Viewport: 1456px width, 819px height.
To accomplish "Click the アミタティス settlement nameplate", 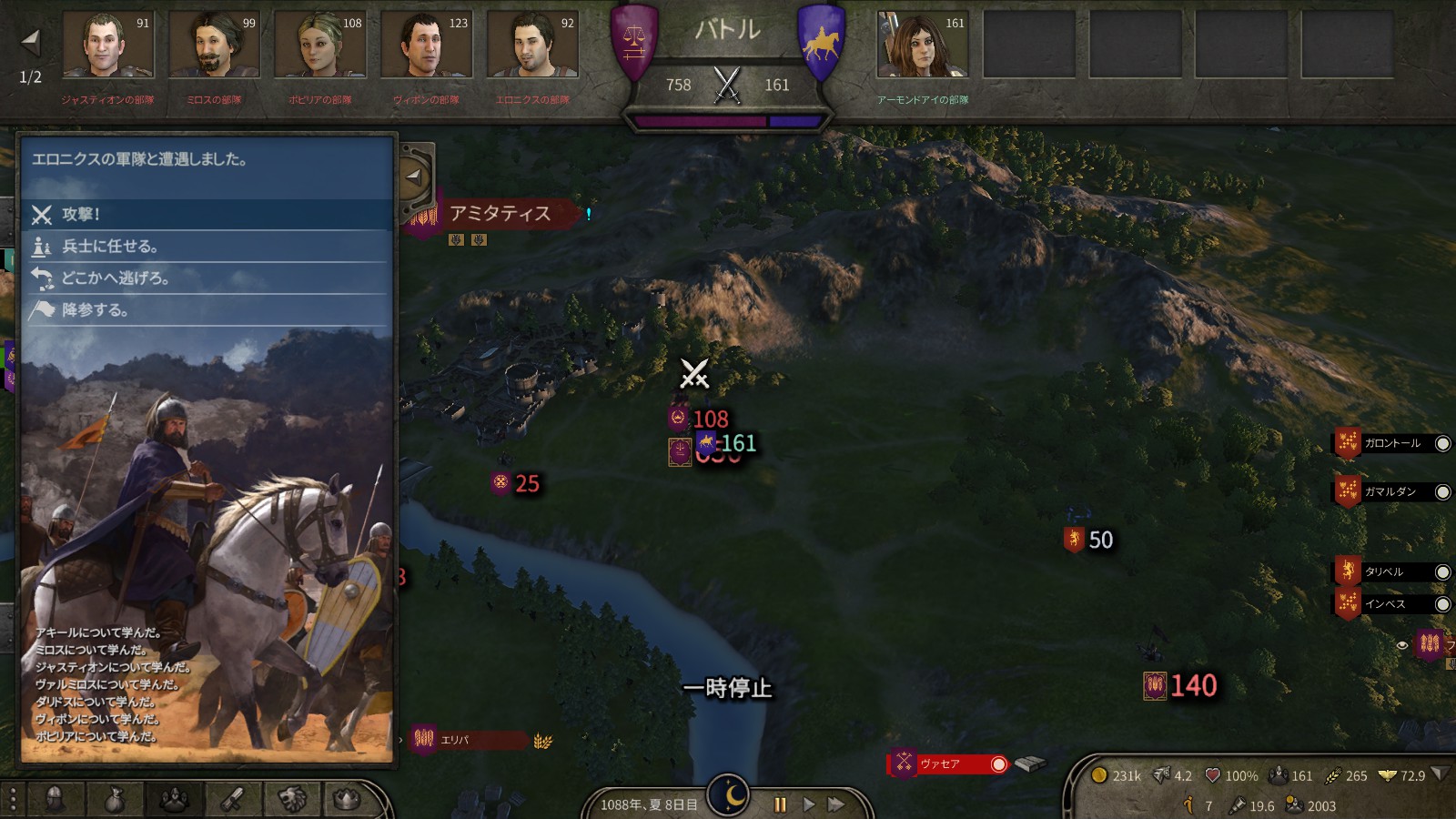I will (500, 214).
